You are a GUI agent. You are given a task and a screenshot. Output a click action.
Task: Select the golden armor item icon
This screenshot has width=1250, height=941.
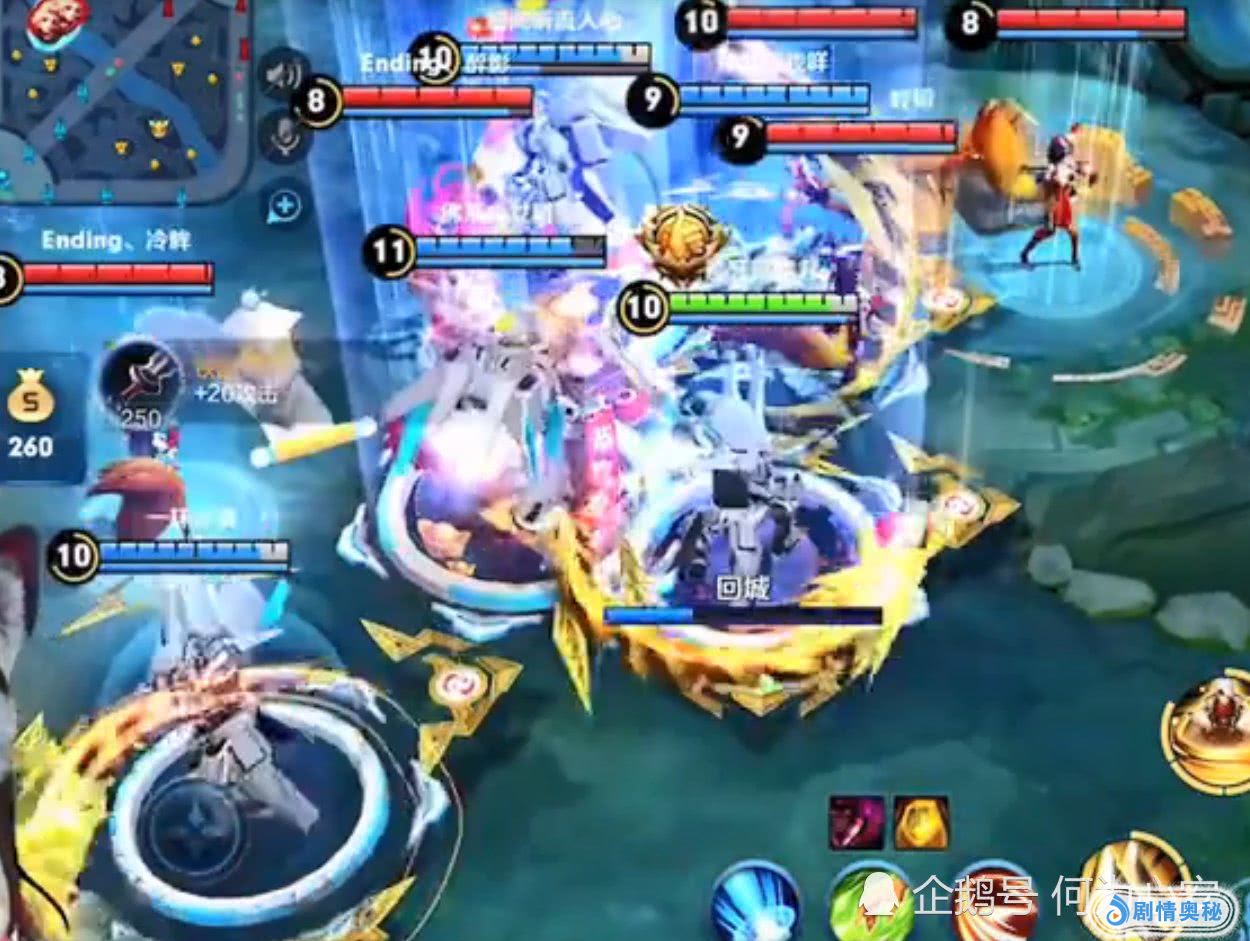pyautogui.click(x=921, y=822)
